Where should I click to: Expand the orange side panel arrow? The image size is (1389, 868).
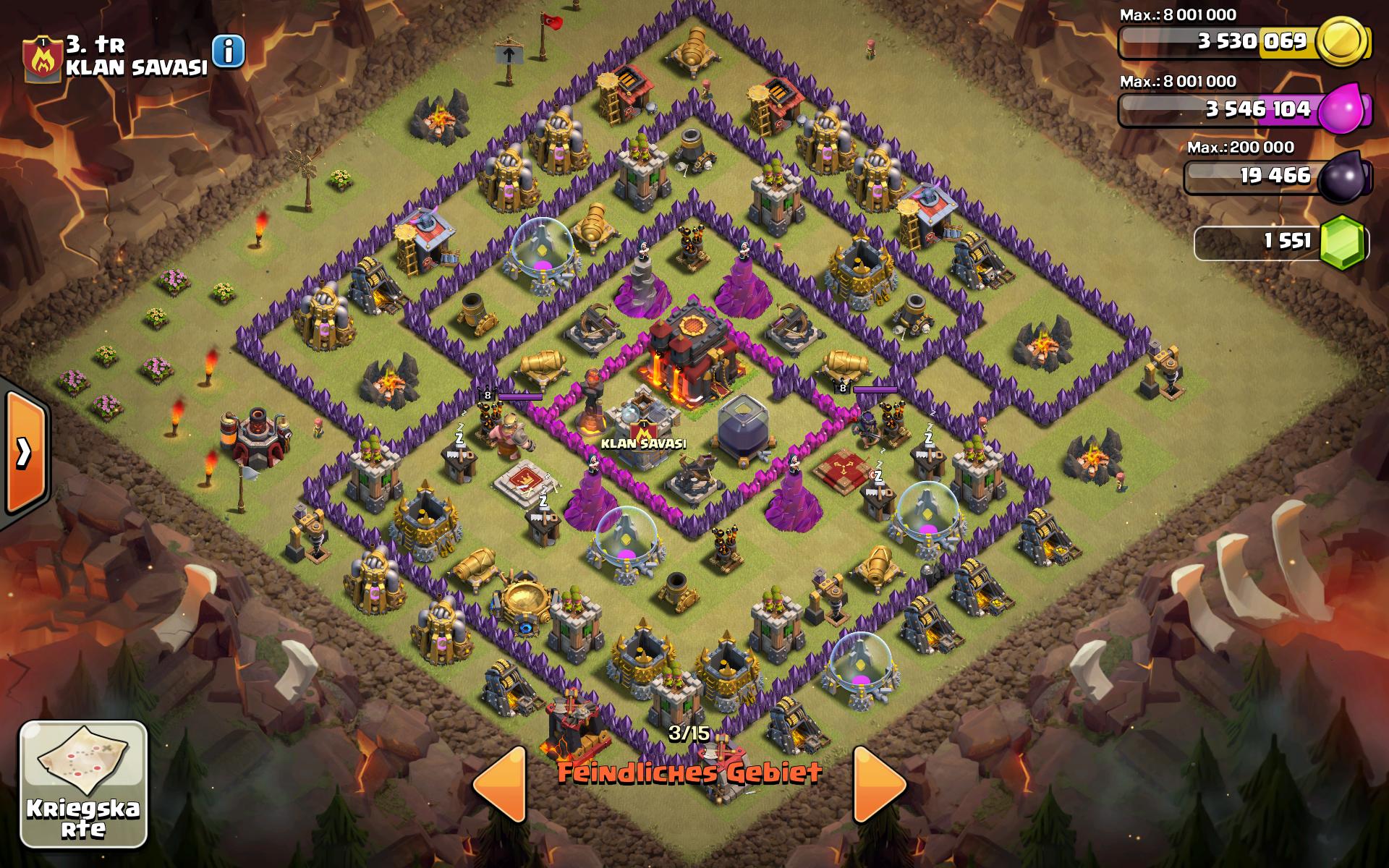click(25, 454)
